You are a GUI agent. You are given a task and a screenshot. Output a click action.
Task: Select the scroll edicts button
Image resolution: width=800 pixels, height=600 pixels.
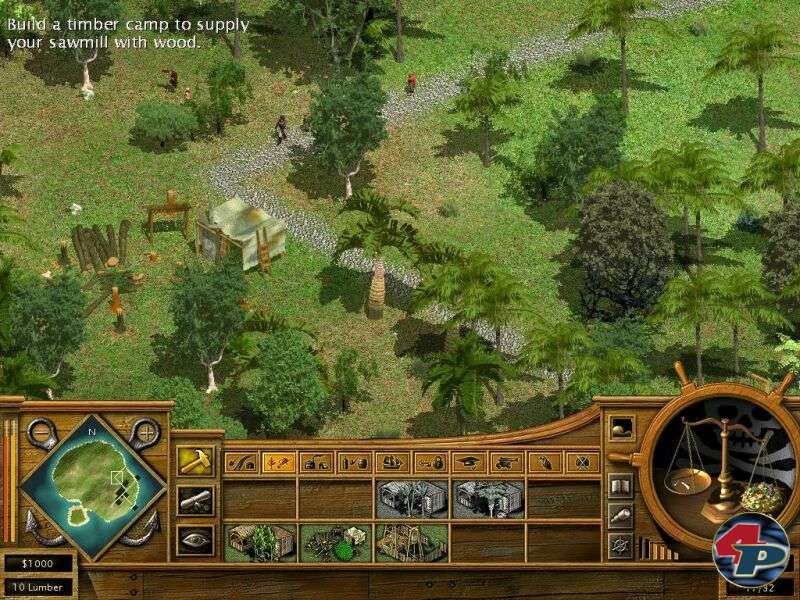[x=193, y=500]
